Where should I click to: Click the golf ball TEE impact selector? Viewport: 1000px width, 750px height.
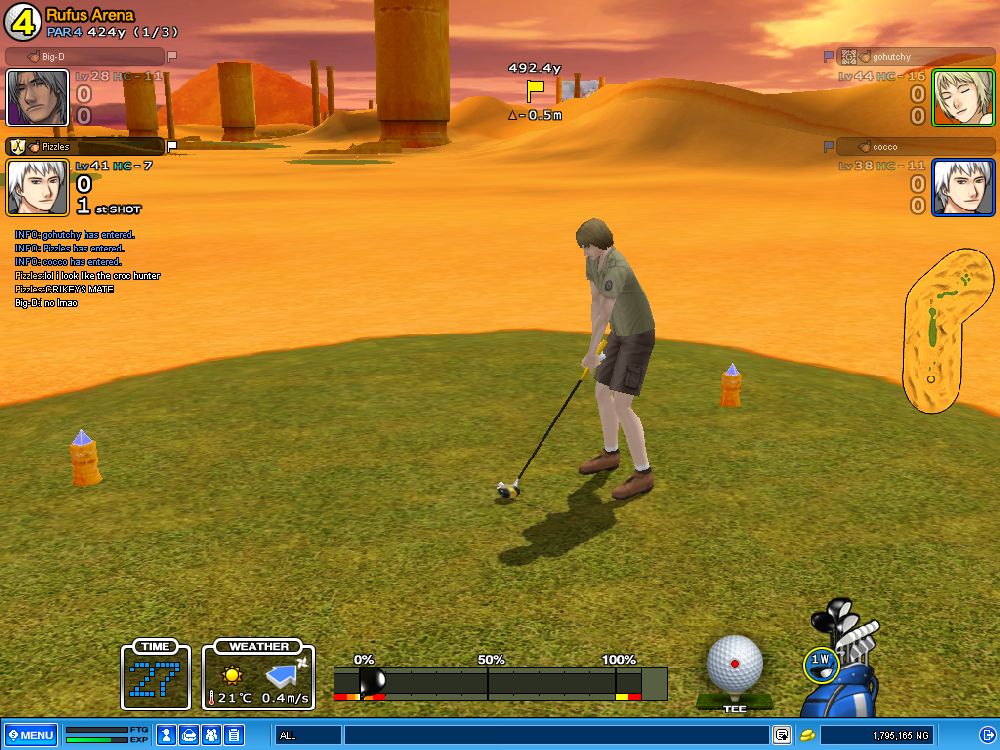tap(735, 665)
